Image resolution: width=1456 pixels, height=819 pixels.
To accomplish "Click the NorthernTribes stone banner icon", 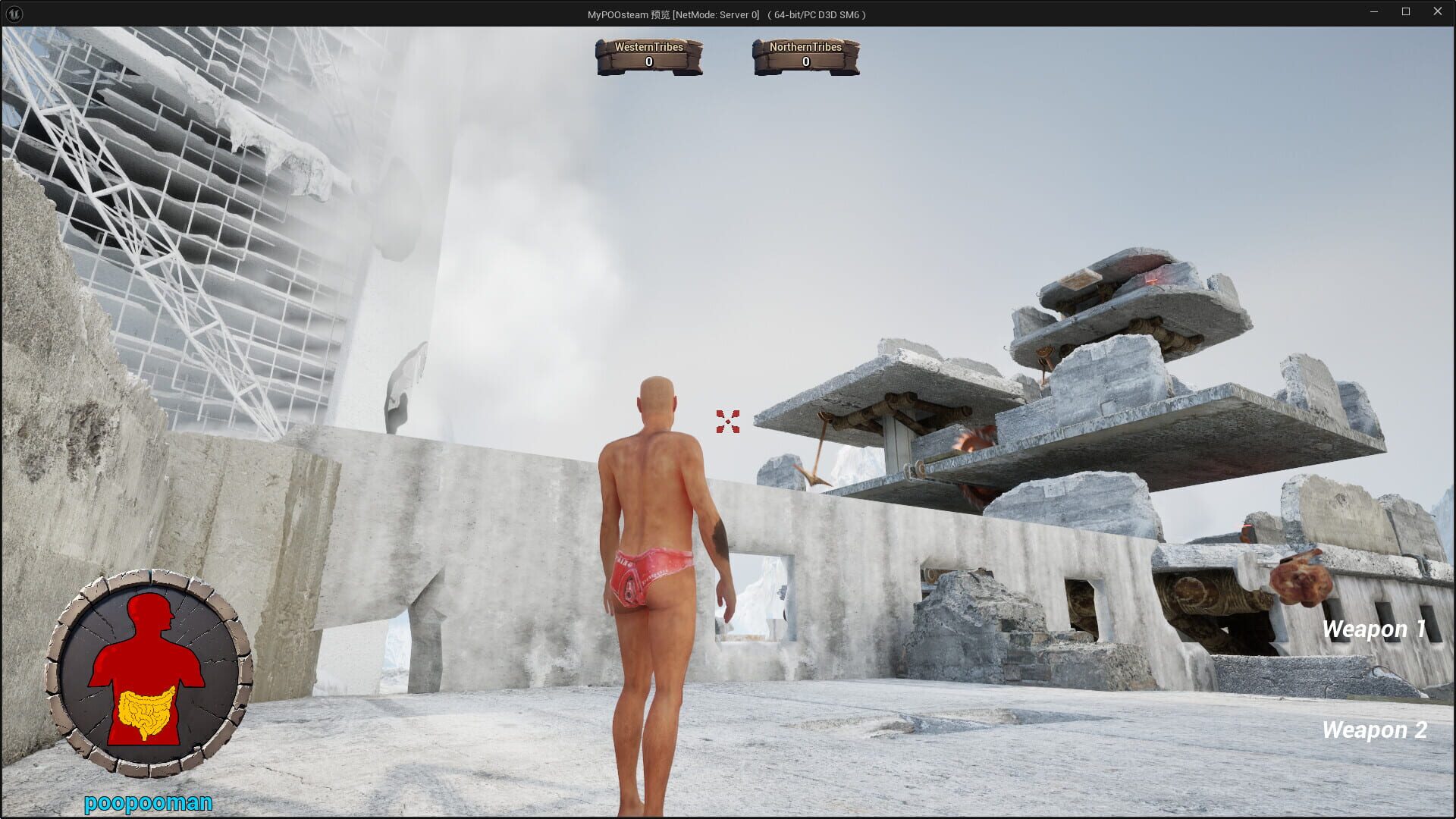I will coord(804,57).
